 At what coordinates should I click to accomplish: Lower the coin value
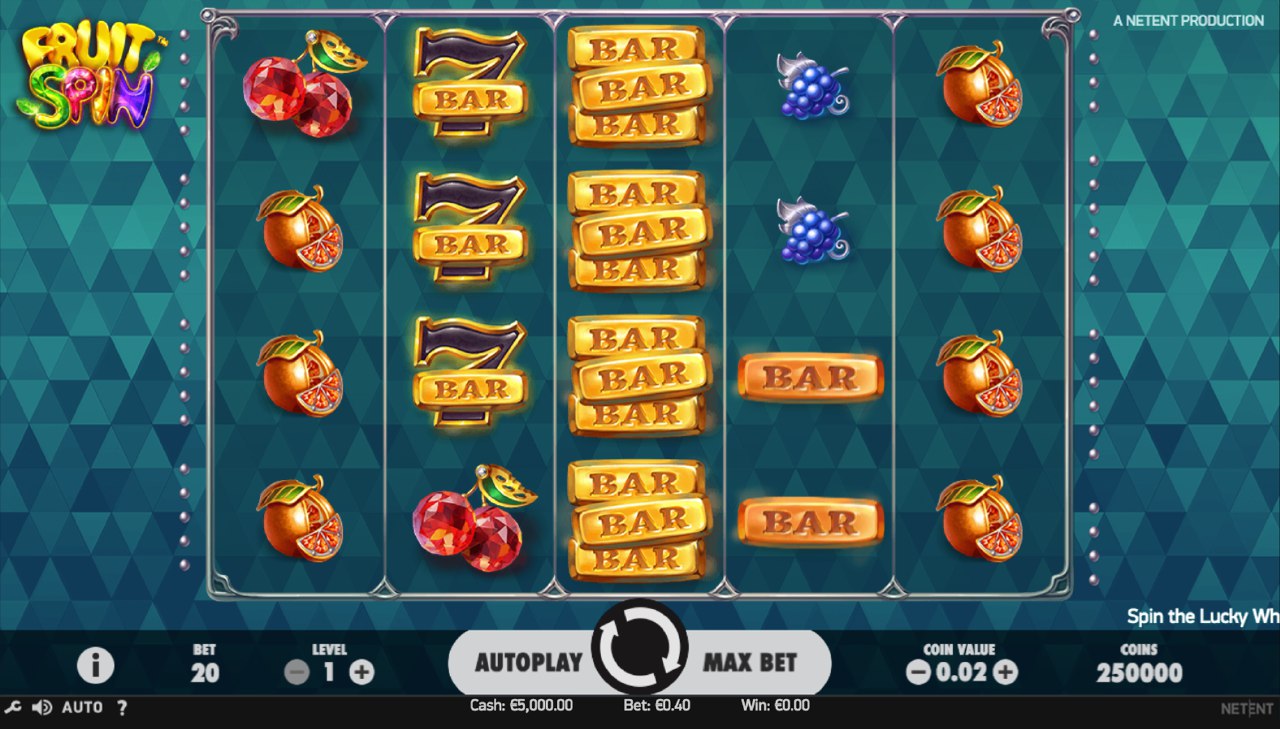tap(918, 672)
